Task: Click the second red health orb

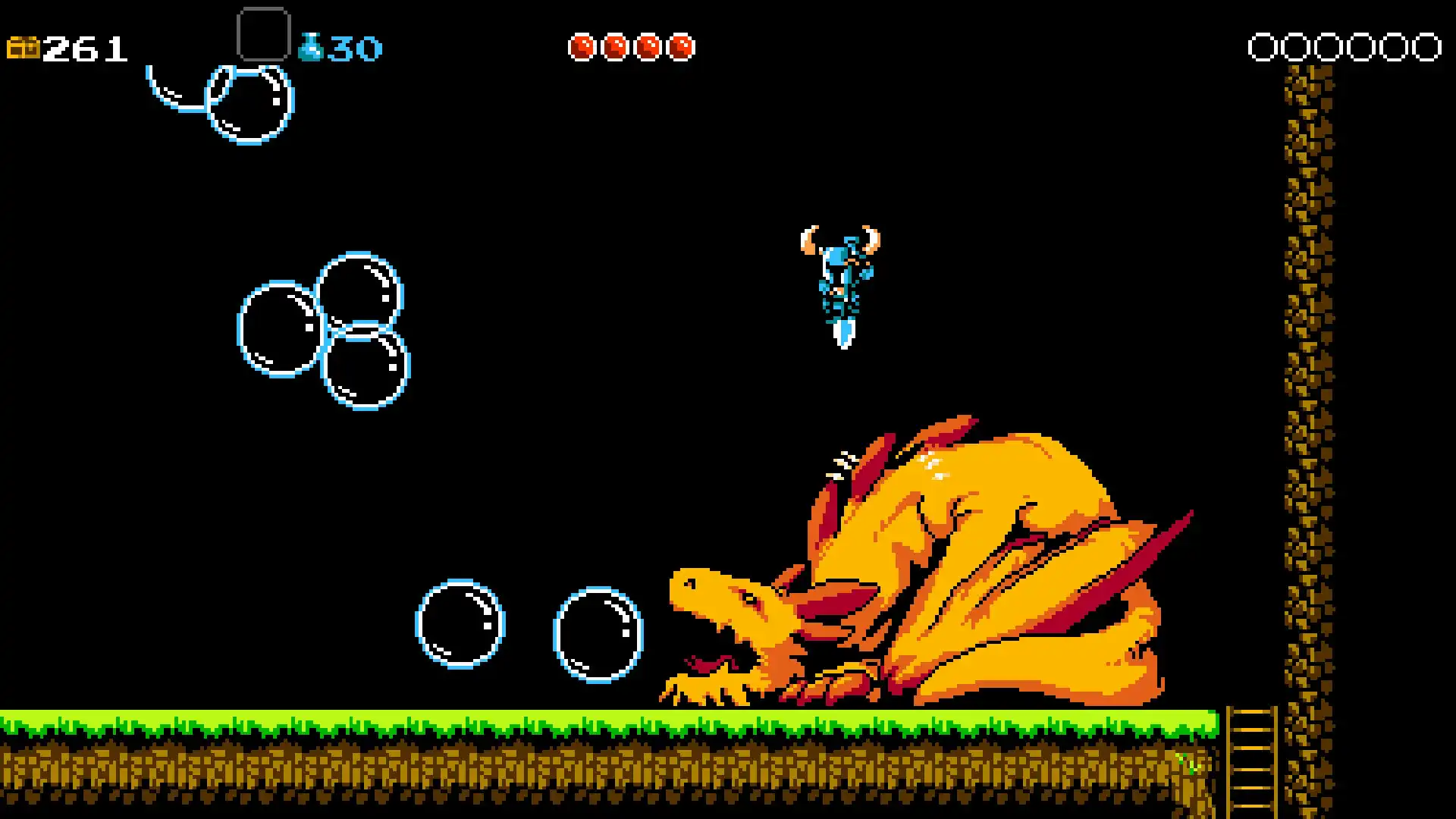Action: pos(615,46)
